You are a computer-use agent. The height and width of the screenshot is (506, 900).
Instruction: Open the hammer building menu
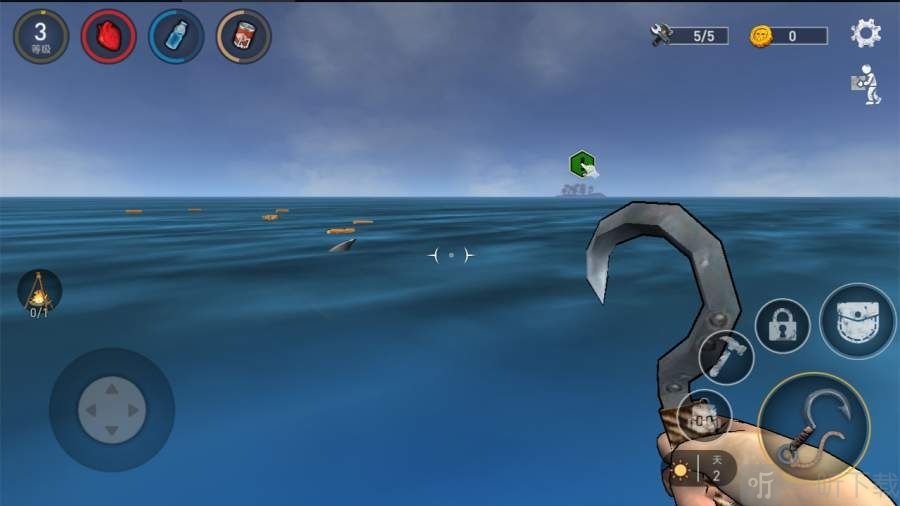[726, 357]
